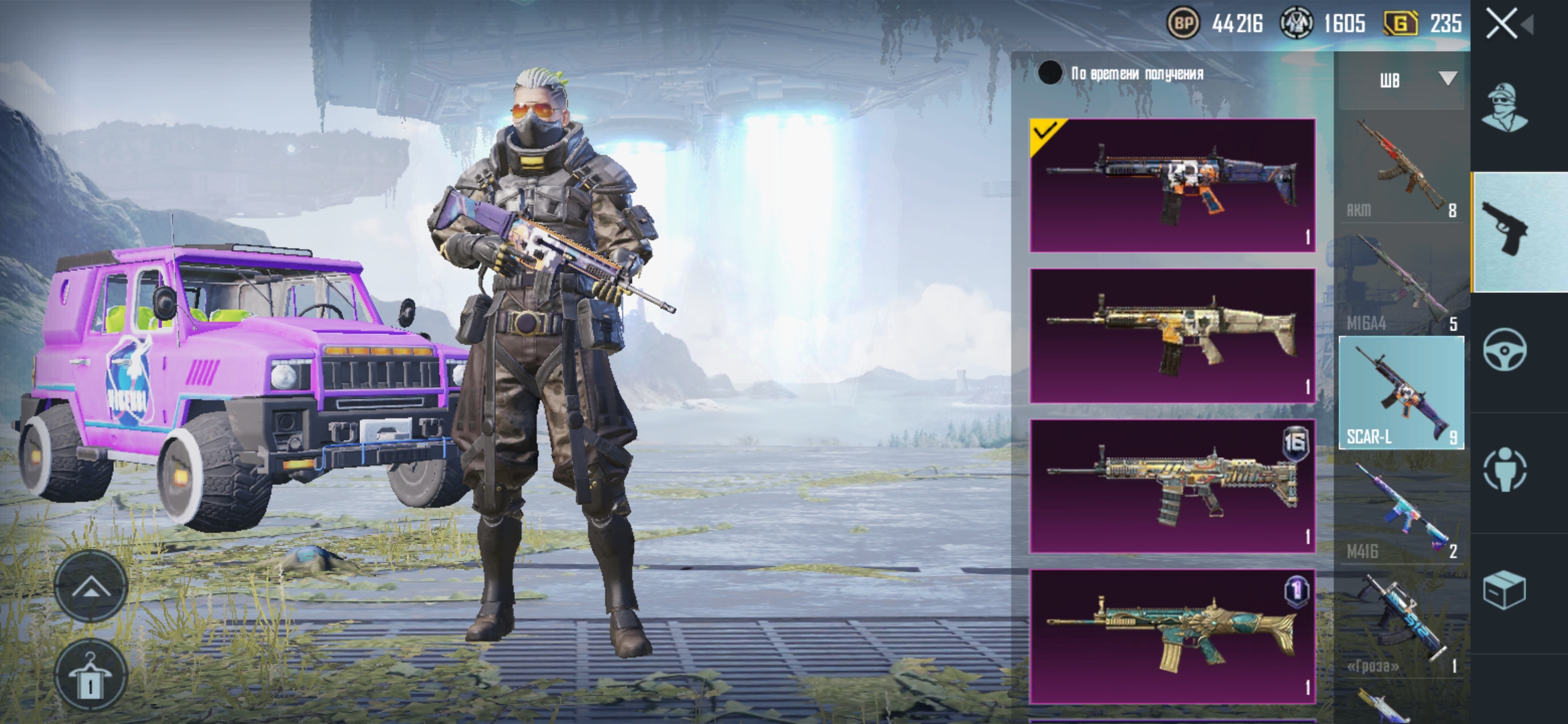Toggle the sort by time obtained option

pyautogui.click(x=1050, y=73)
